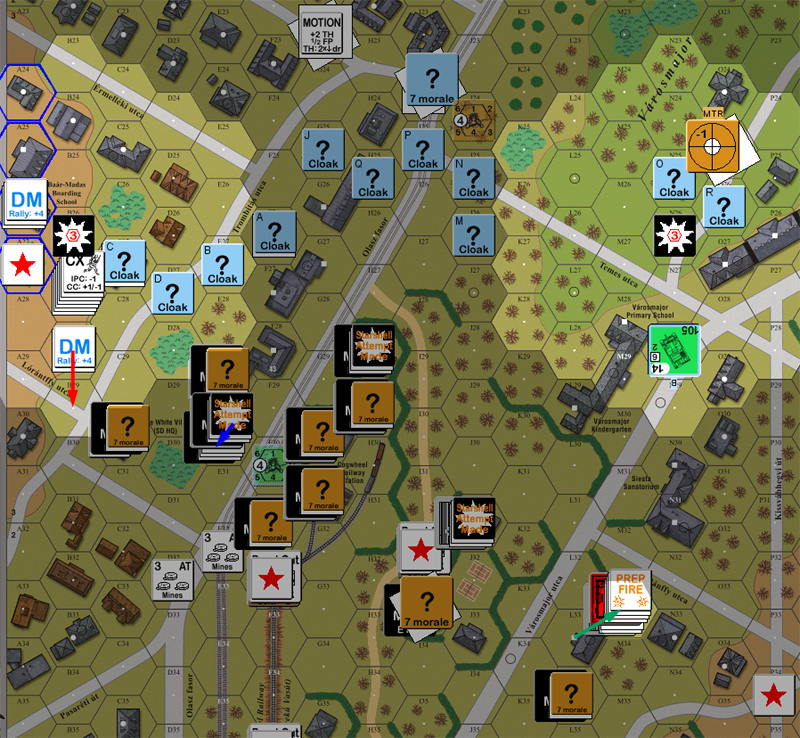Choose the green tank counter
The height and width of the screenshot is (738, 800).
[x=672, y=351]
